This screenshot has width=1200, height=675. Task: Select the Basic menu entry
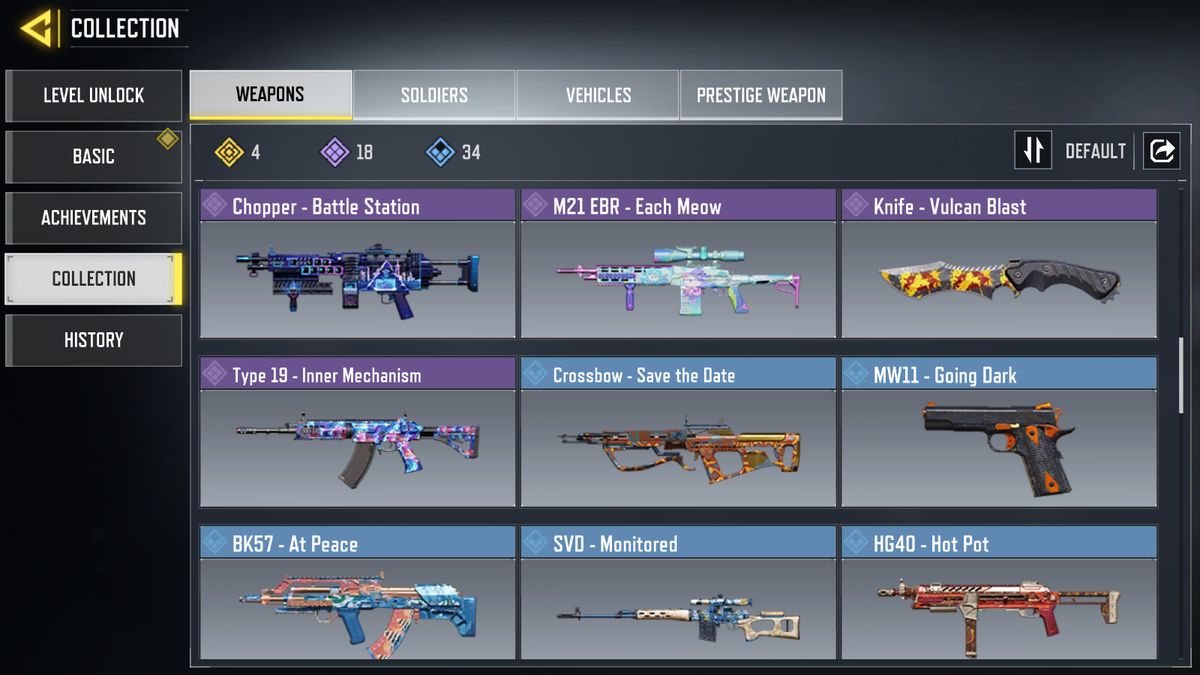click(x=93, y=157)
